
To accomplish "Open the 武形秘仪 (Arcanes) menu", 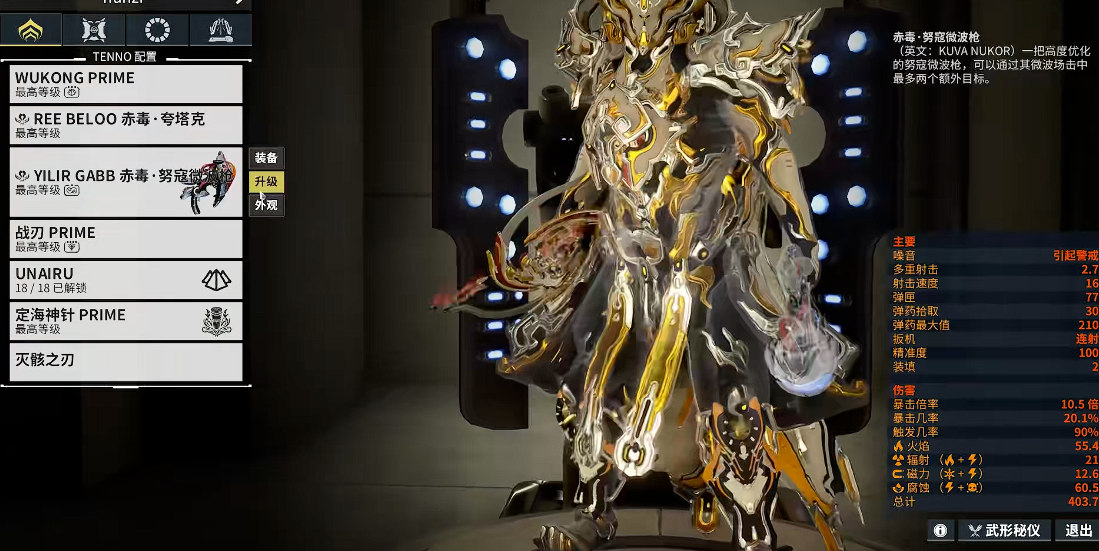I will pyautogui.click(x=1004, y=530).
